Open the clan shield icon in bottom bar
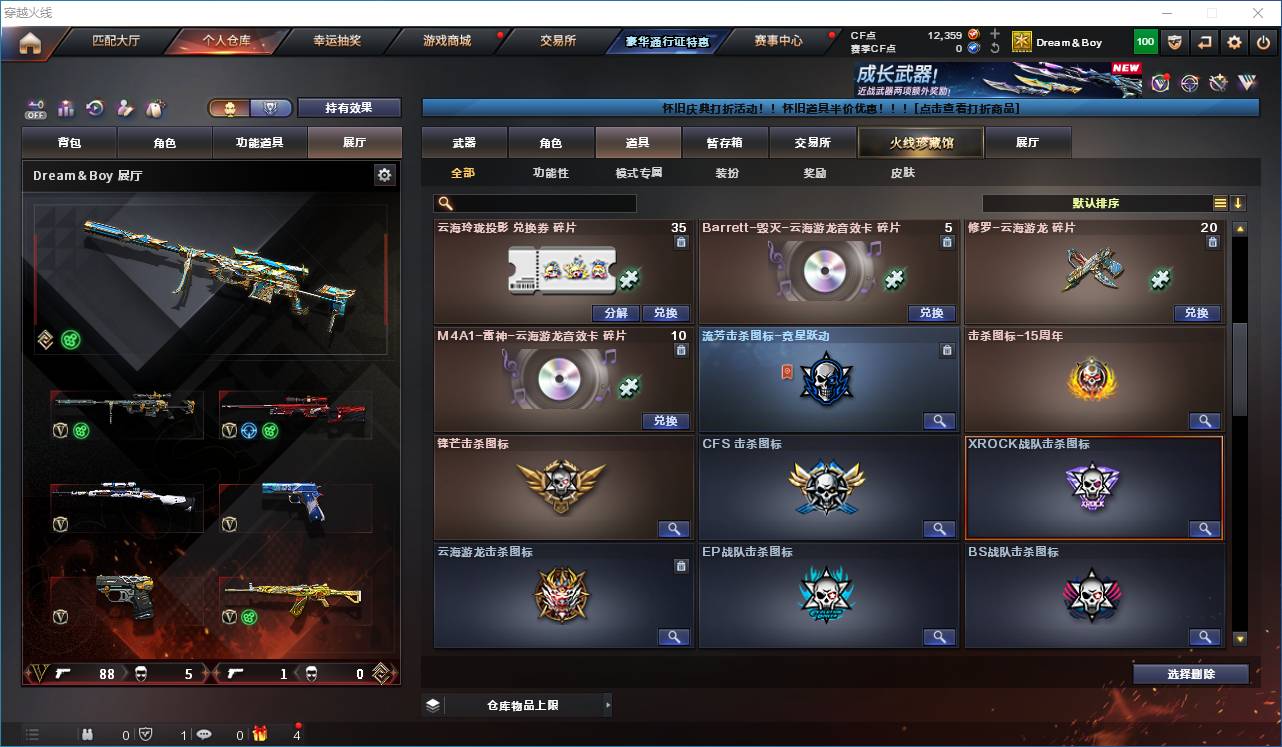 (x=144, y=735)
